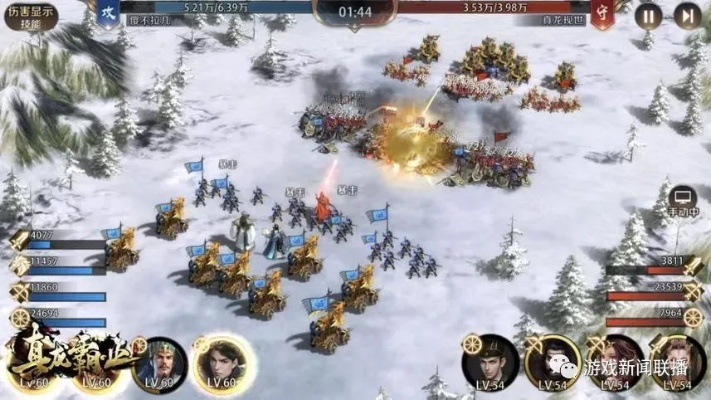The height and width of the screenshot is (400, 711).
Task: Pause the battle
Action: click(650, 15)
